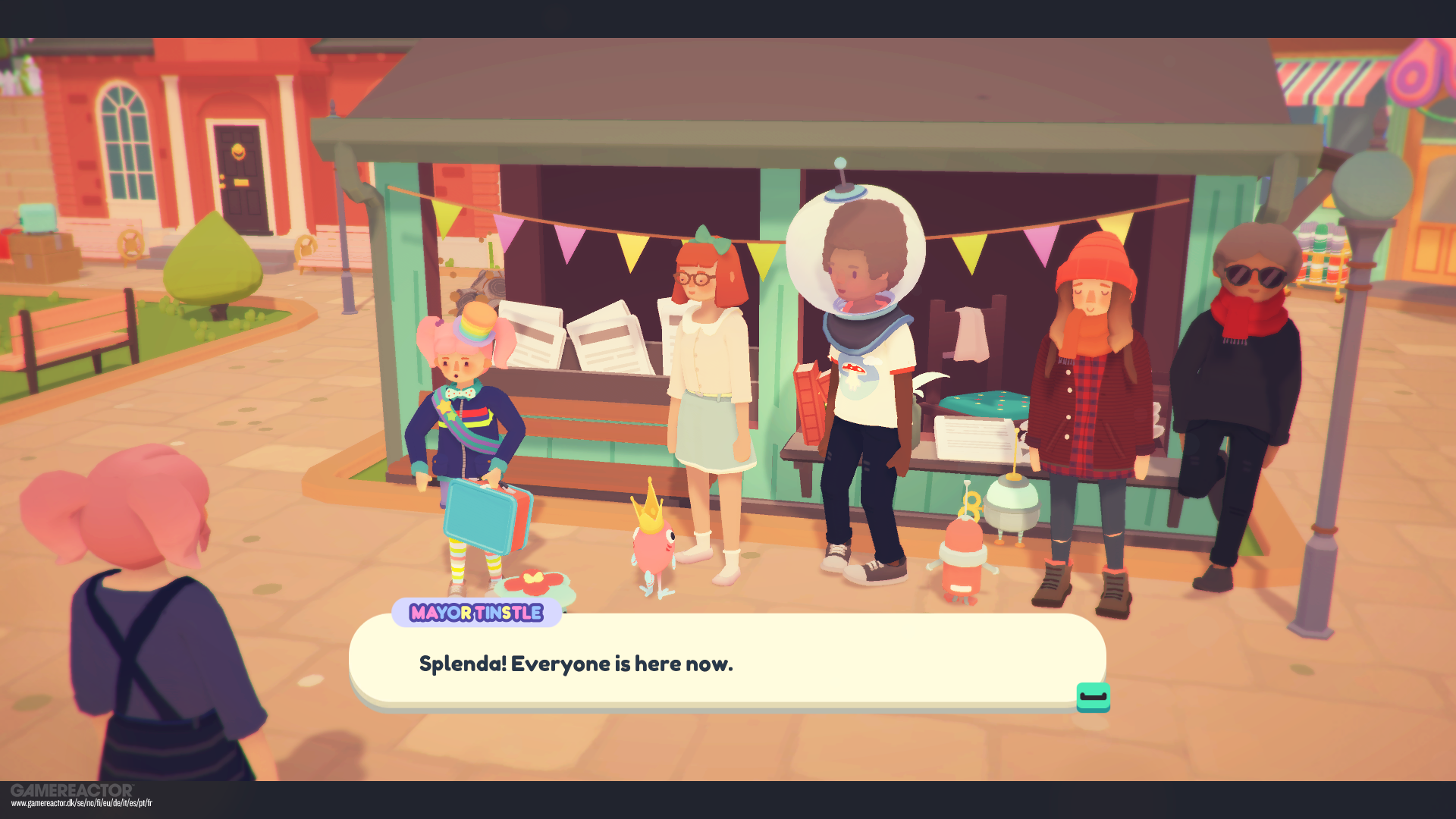Click the small pink robot ooblet

(x=962, y=561)
